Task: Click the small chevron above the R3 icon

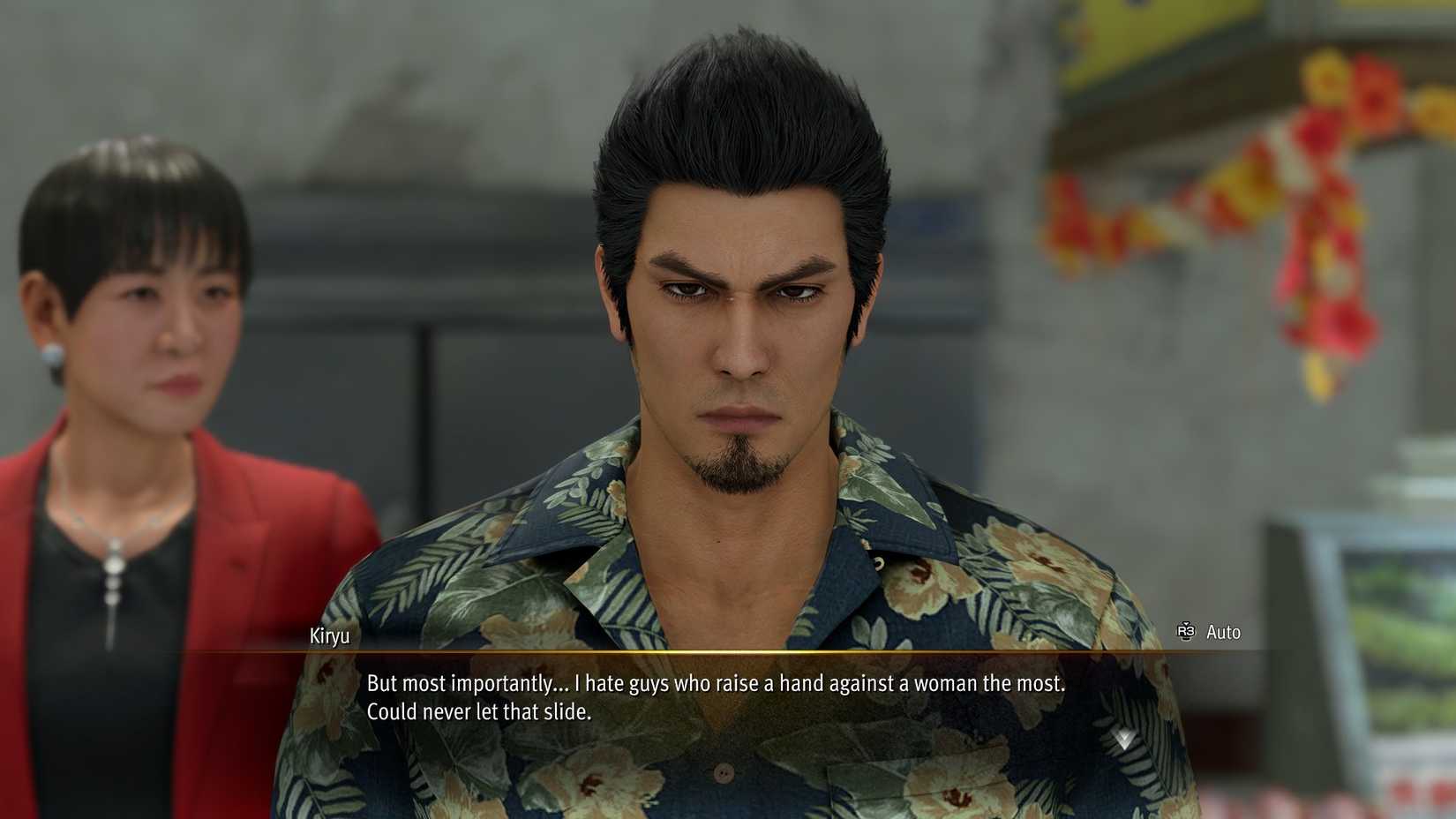Action: 1186,622
